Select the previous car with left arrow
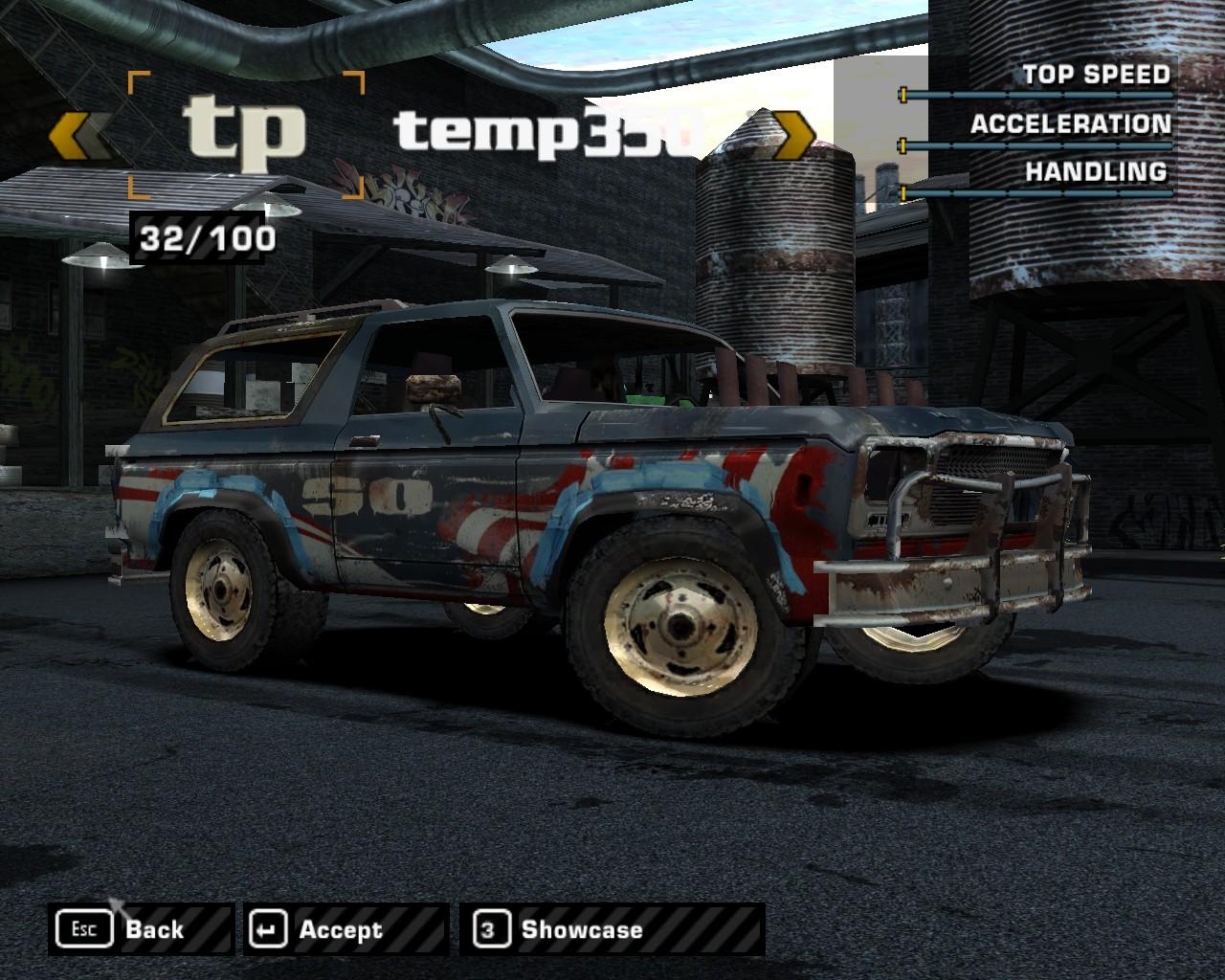This screenshot has height=980, width=1225. (78, 135)
